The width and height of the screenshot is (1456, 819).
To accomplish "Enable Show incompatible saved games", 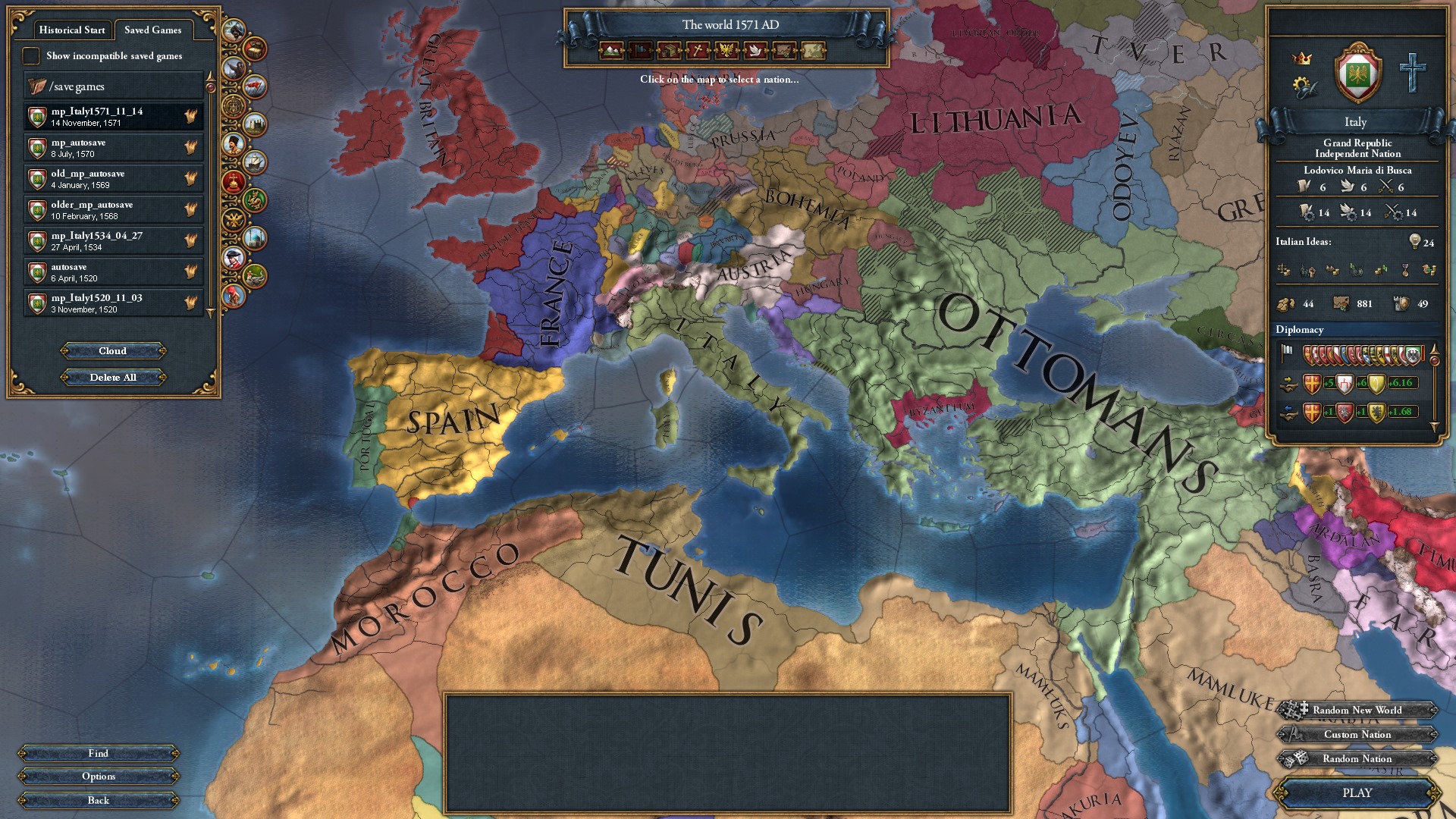I will tap(31, 55).
